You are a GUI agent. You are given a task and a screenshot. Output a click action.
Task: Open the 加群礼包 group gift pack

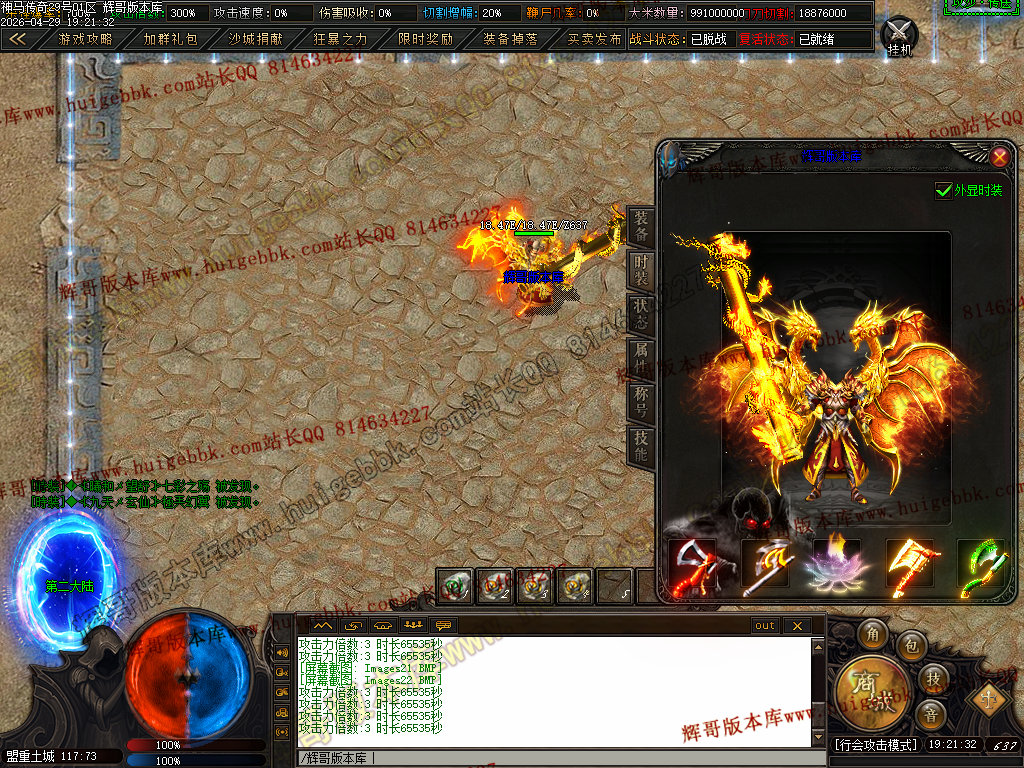170,39
